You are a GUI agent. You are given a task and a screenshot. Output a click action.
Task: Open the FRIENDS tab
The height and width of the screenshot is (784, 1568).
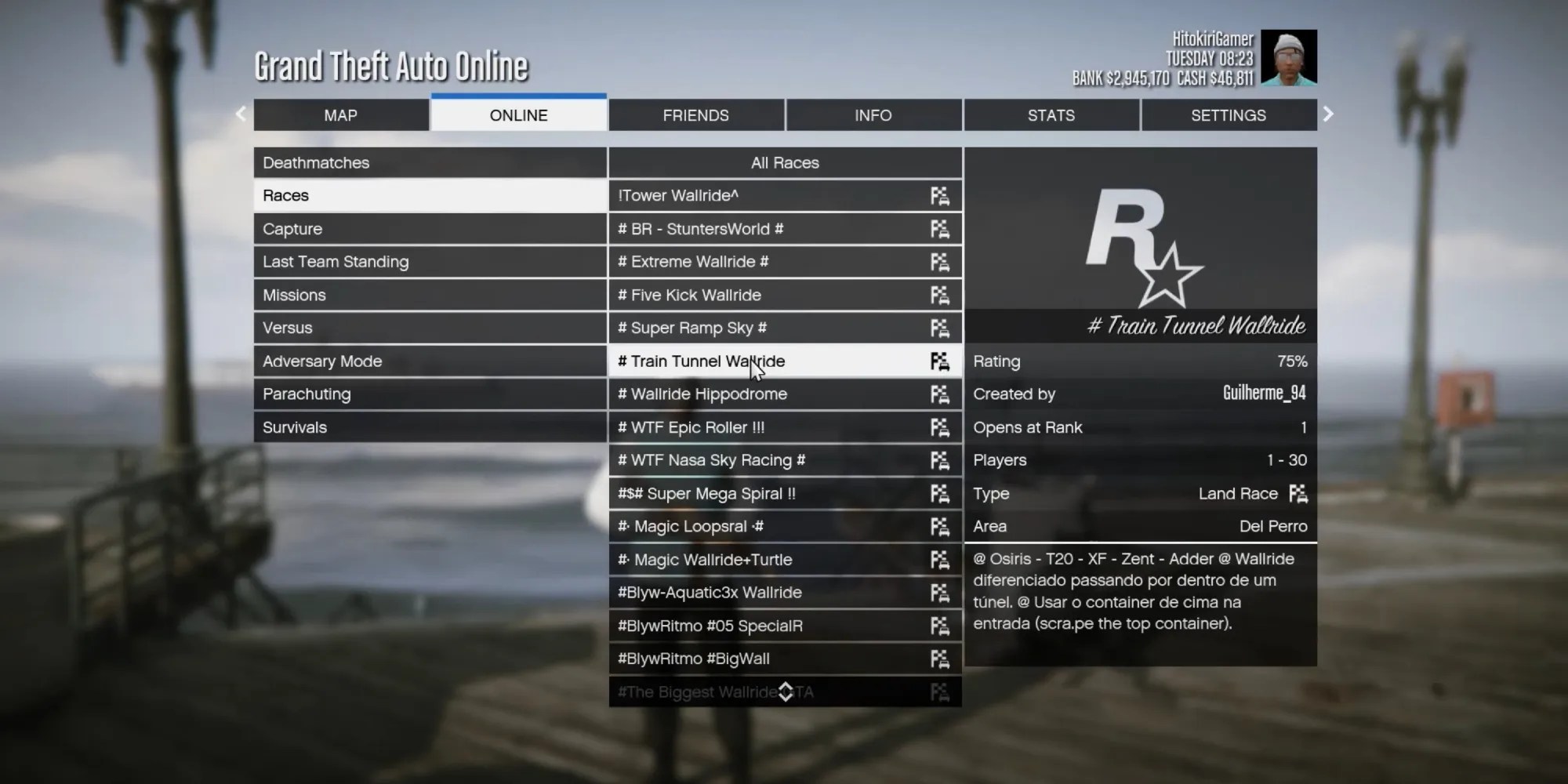[x=696, y=114]
